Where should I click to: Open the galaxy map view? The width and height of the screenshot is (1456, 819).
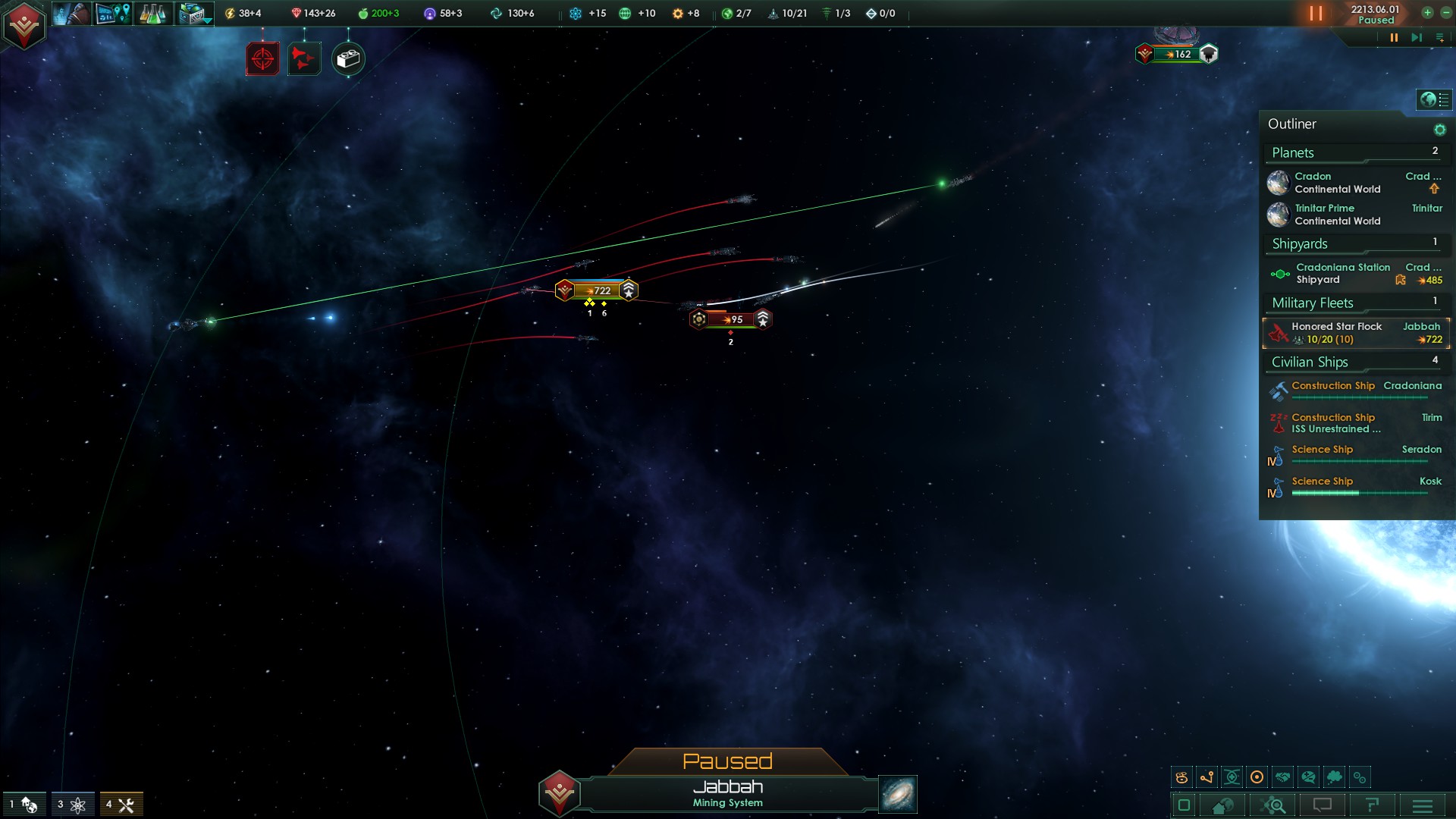pyautogui.click(x=898, y=794)
